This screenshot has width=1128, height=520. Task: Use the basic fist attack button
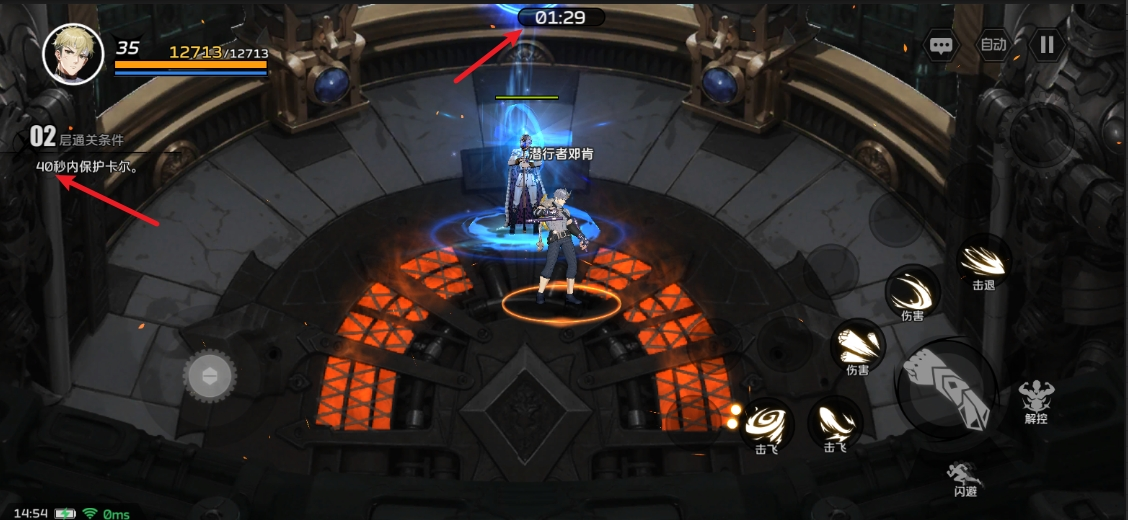click(x=946, y=390)
